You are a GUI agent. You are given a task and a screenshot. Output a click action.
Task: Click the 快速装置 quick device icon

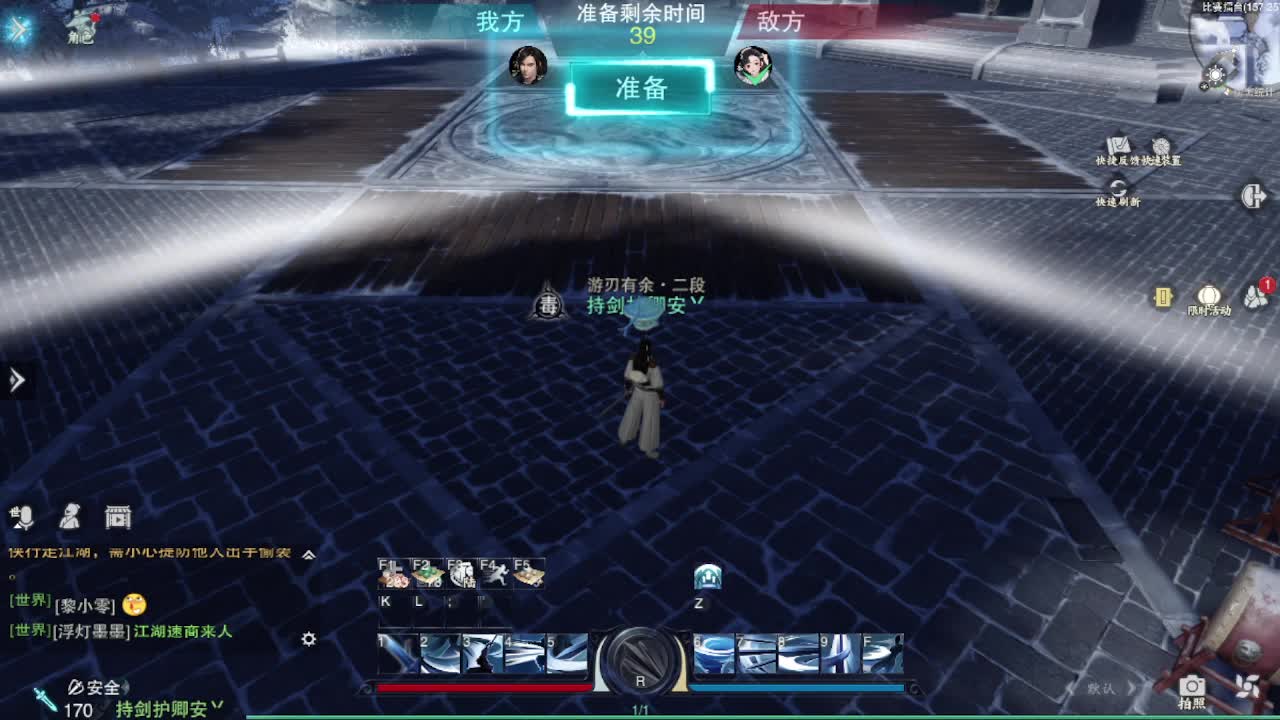pos(1160,145)
